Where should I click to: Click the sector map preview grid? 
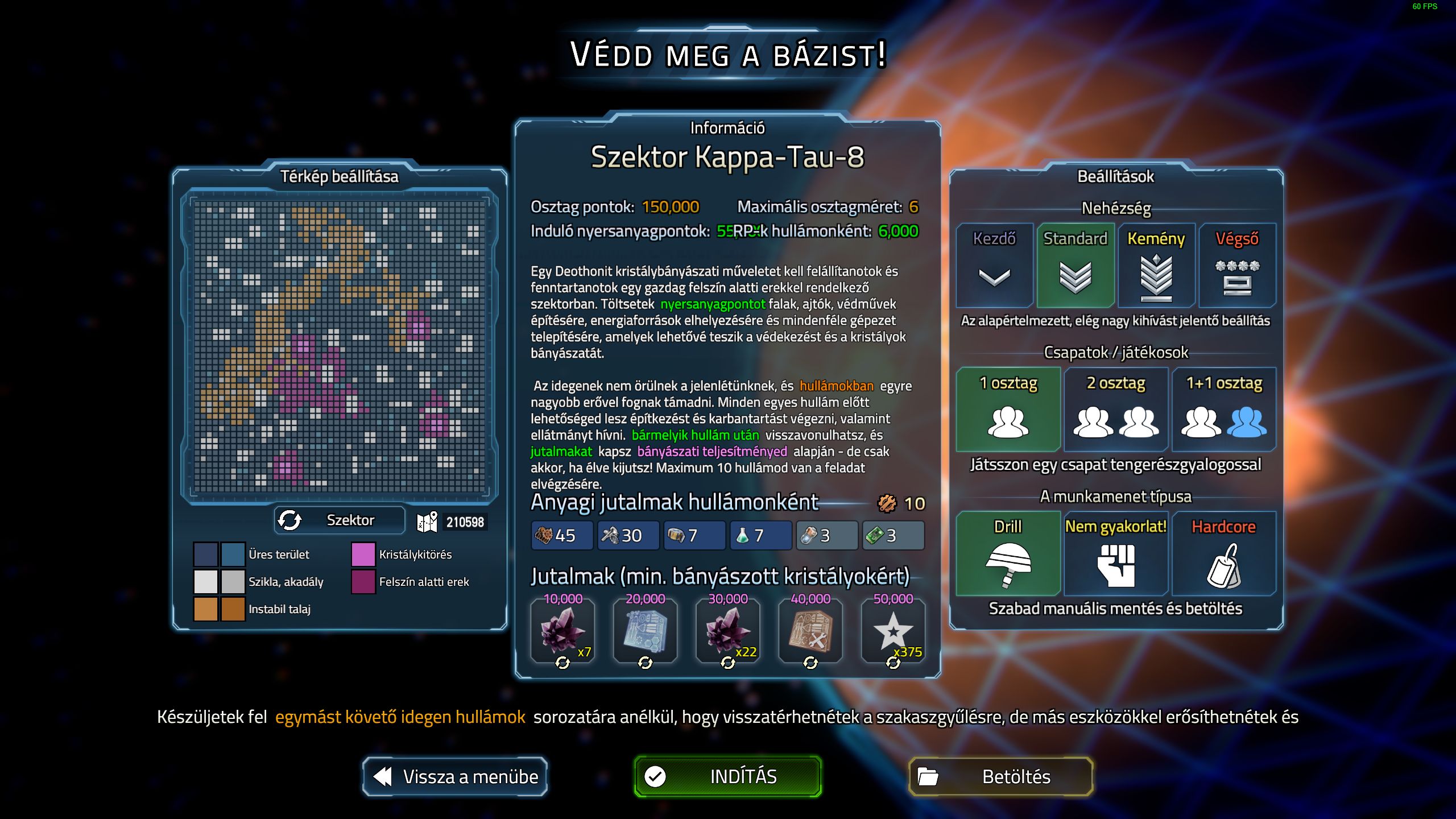(340, 346)
